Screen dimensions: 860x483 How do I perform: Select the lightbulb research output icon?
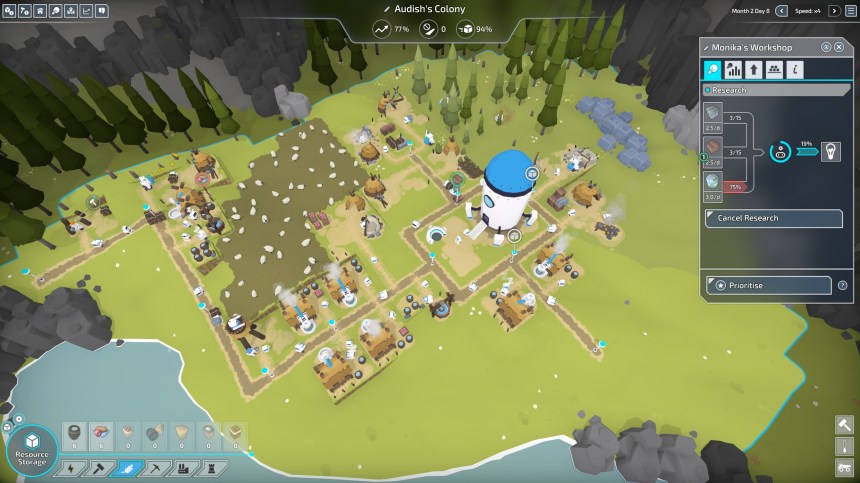pyautogui.click(x=831, y=152)
